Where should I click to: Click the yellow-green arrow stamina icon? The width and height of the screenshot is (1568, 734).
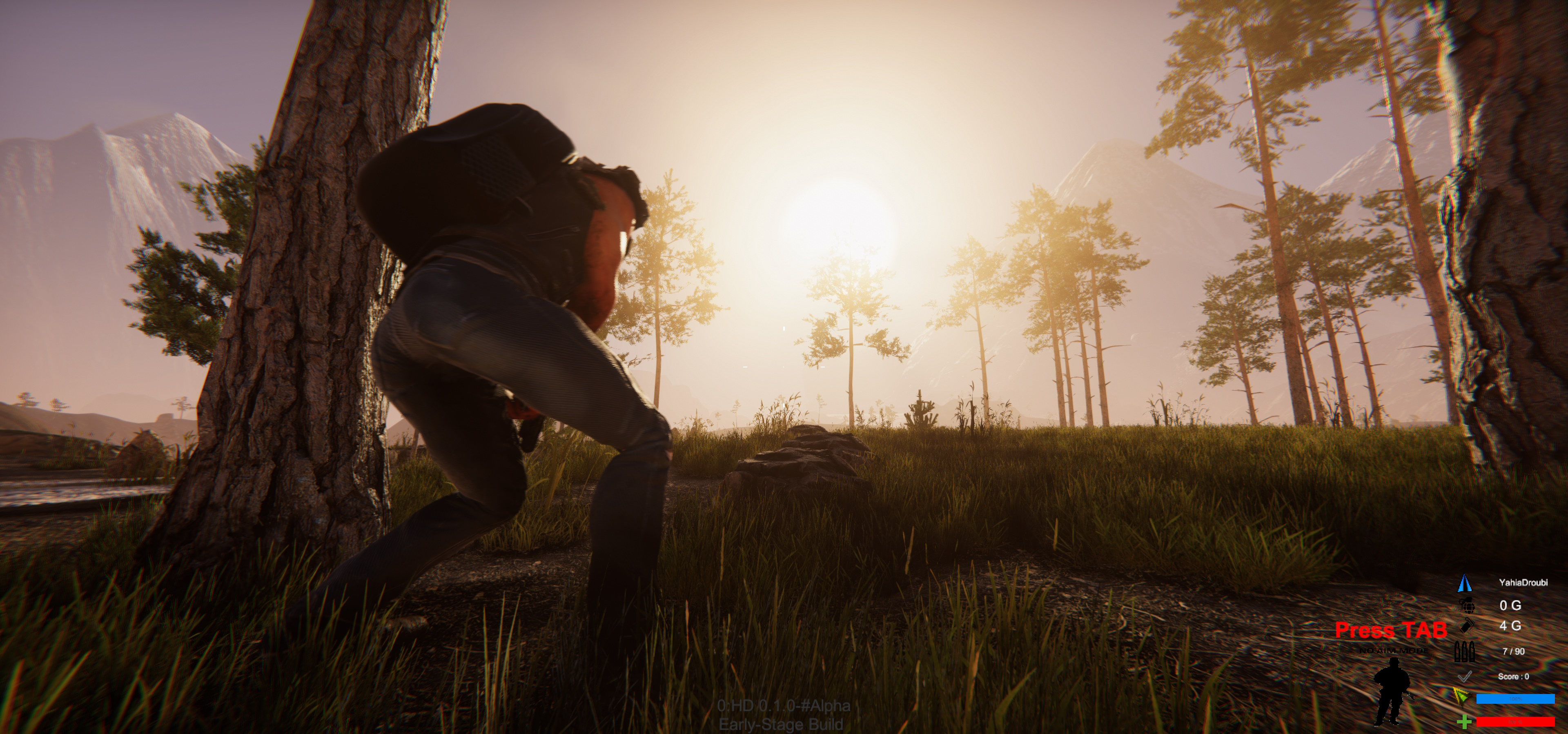pos(1460,696)
